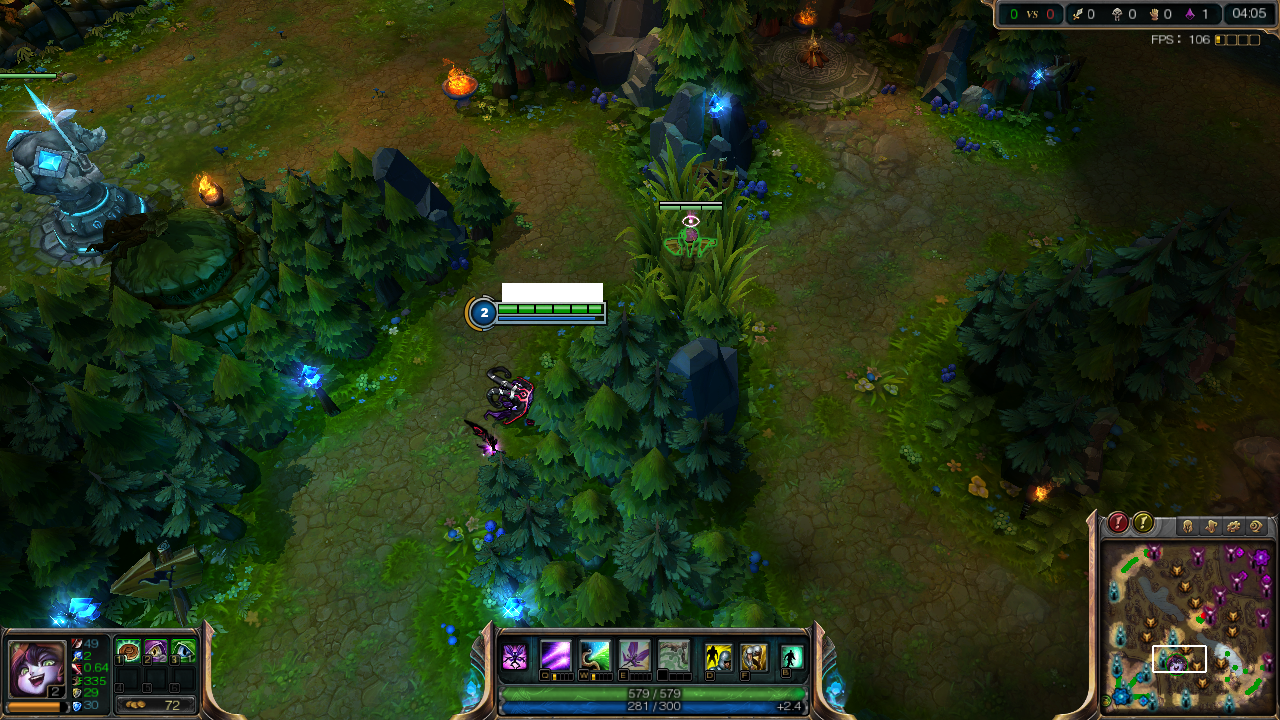Use the Boots of Speed item slot

pyautogui.click(x=127, y=651)
